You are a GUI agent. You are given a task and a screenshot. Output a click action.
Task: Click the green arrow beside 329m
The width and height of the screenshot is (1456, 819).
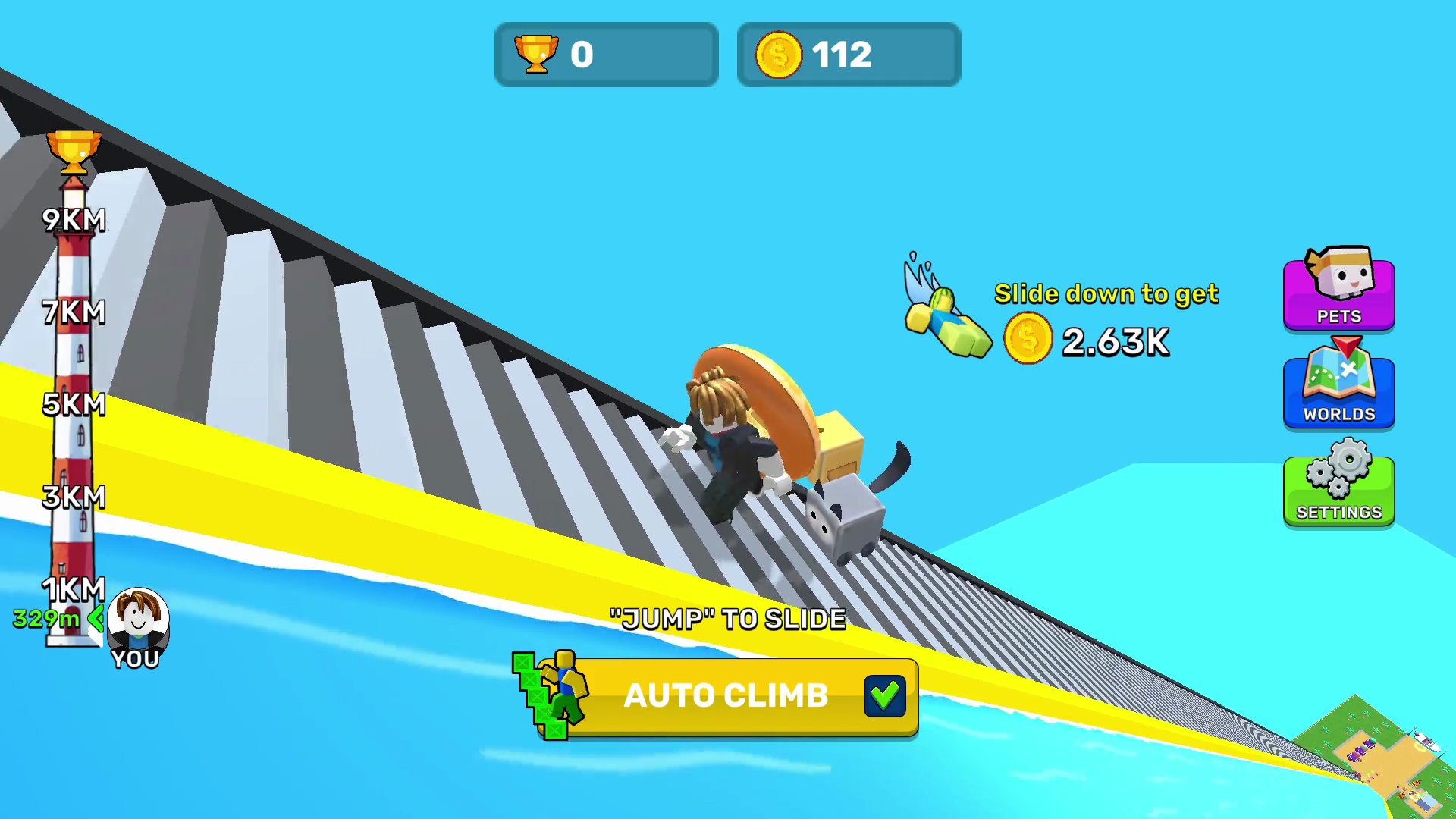(x=96, y=620)
